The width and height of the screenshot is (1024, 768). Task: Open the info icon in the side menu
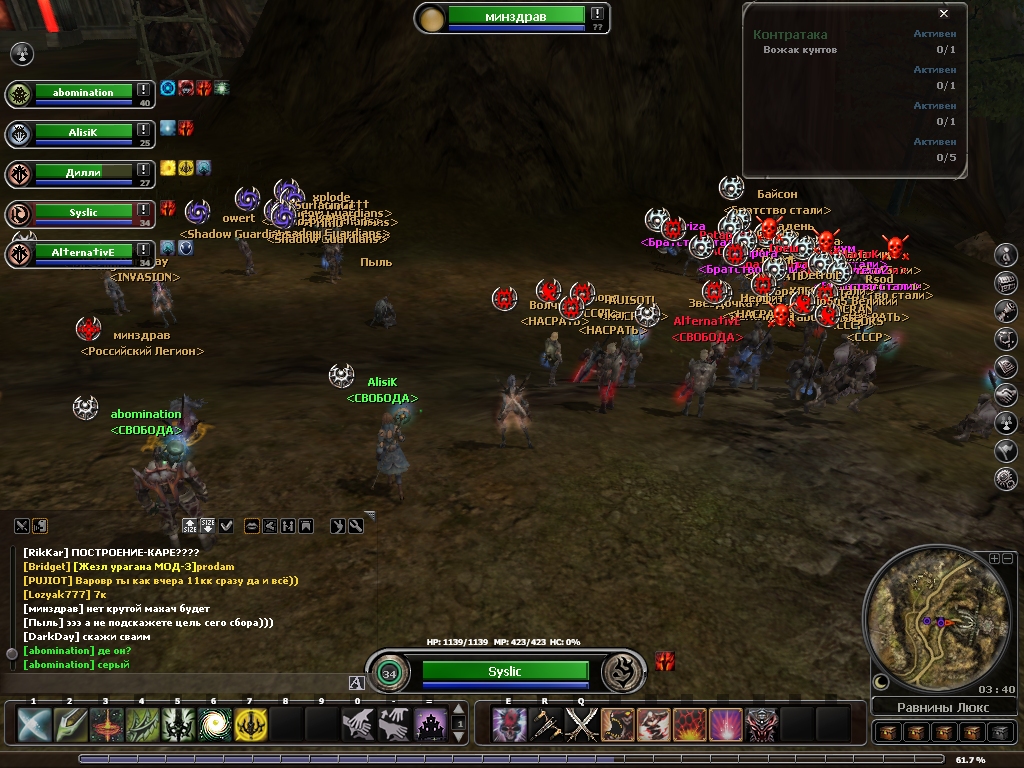click(1006, 255)
